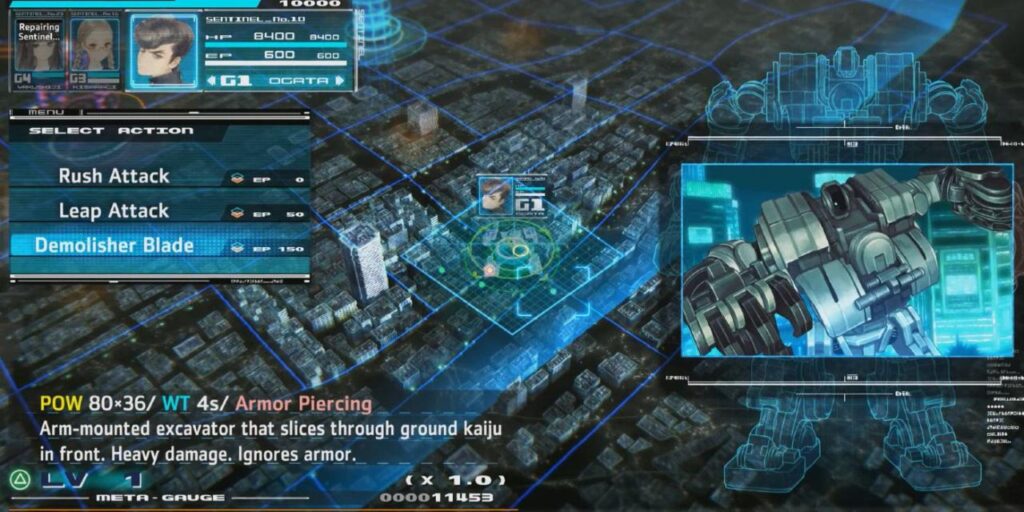Click the right arrow beside G1 Ogata

click(x=339, y=80)
